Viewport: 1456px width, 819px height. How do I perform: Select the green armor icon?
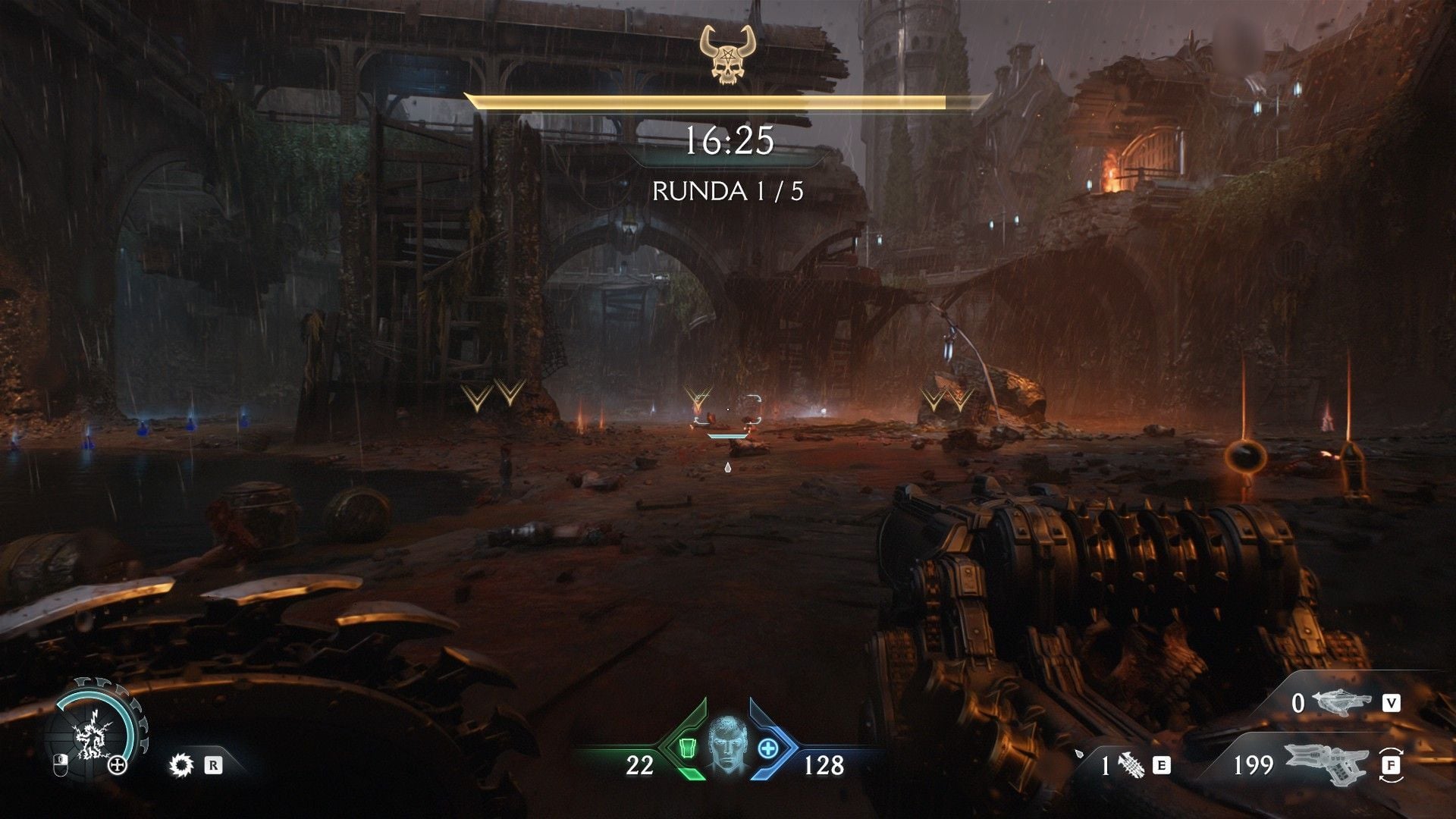686,749
